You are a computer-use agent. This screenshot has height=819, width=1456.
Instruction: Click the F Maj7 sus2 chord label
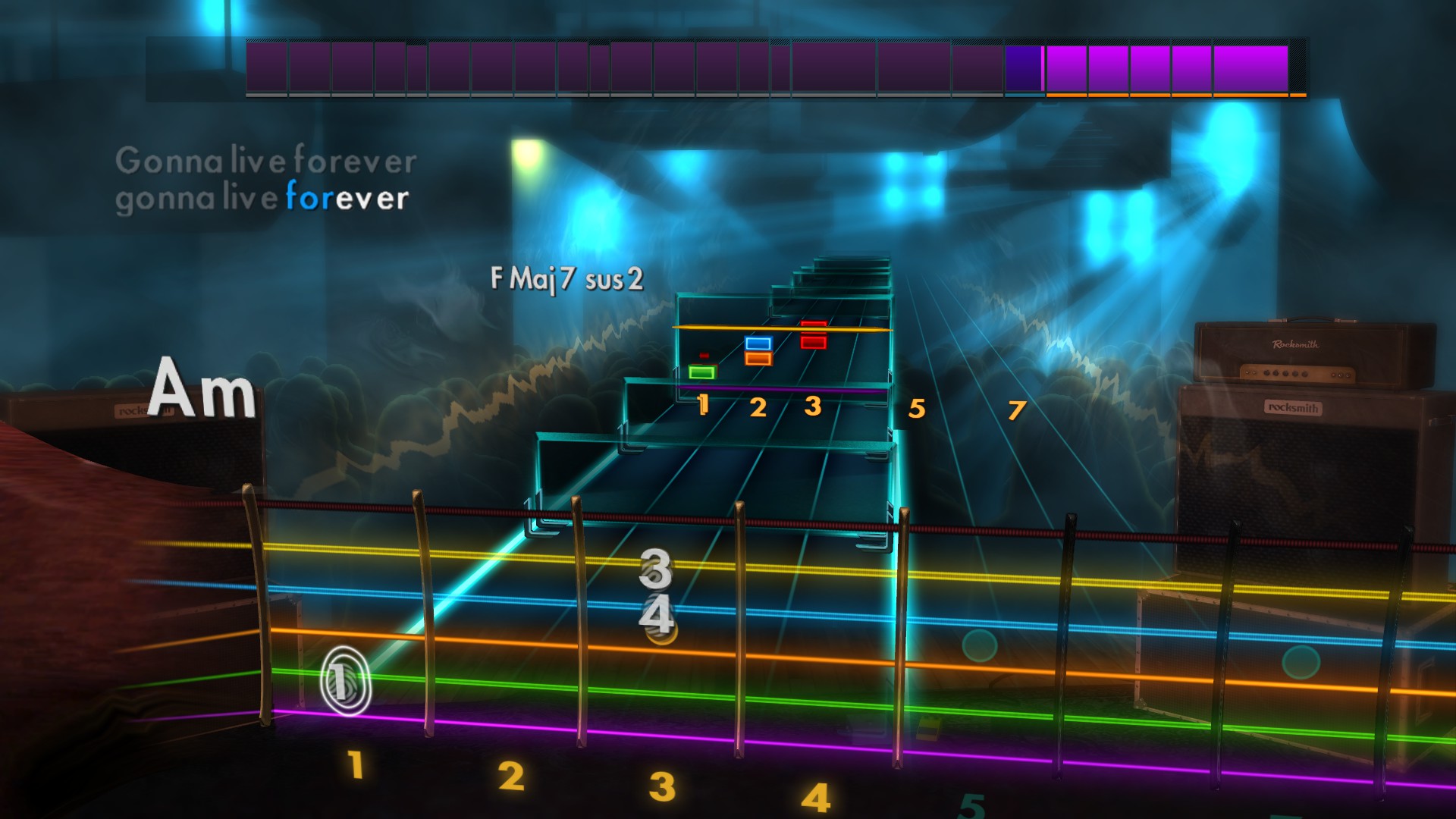tap(567, 278)
